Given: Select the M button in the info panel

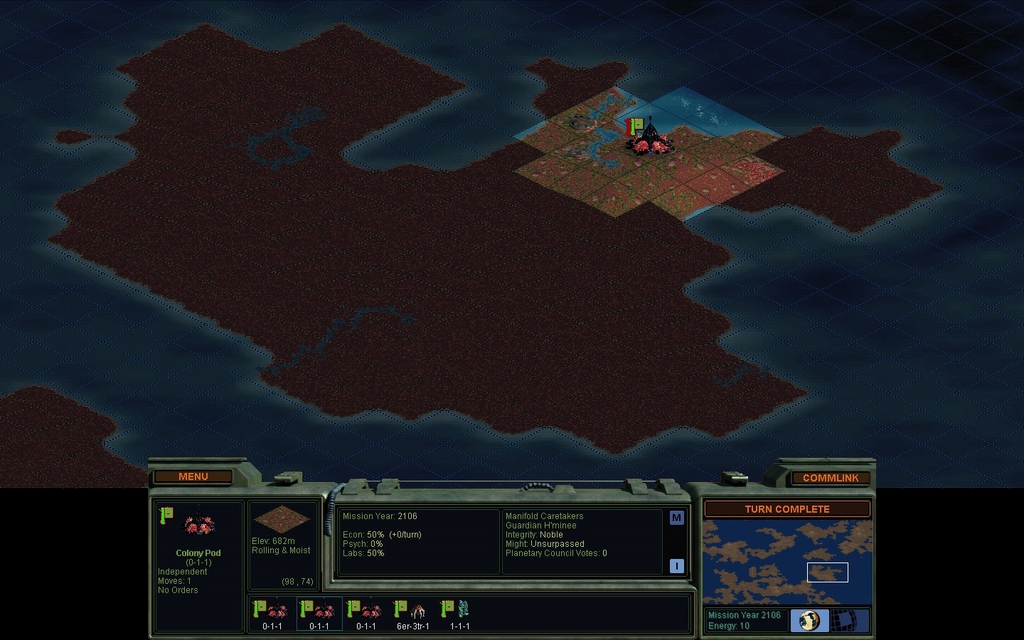Looking at the screenshot, I should point(676,518).
